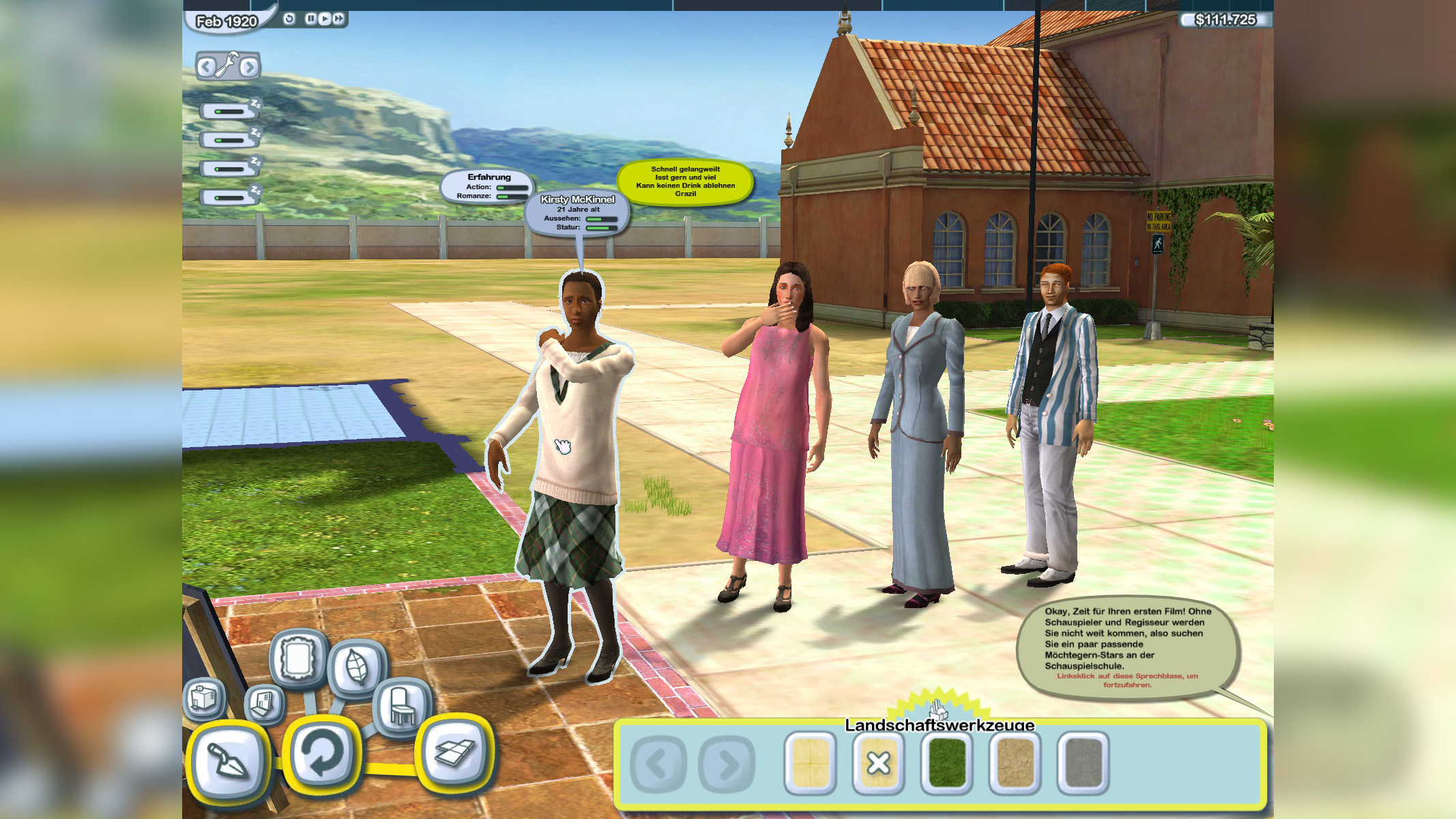
Task: Fast-forward the game time
Action: point(338,18)
